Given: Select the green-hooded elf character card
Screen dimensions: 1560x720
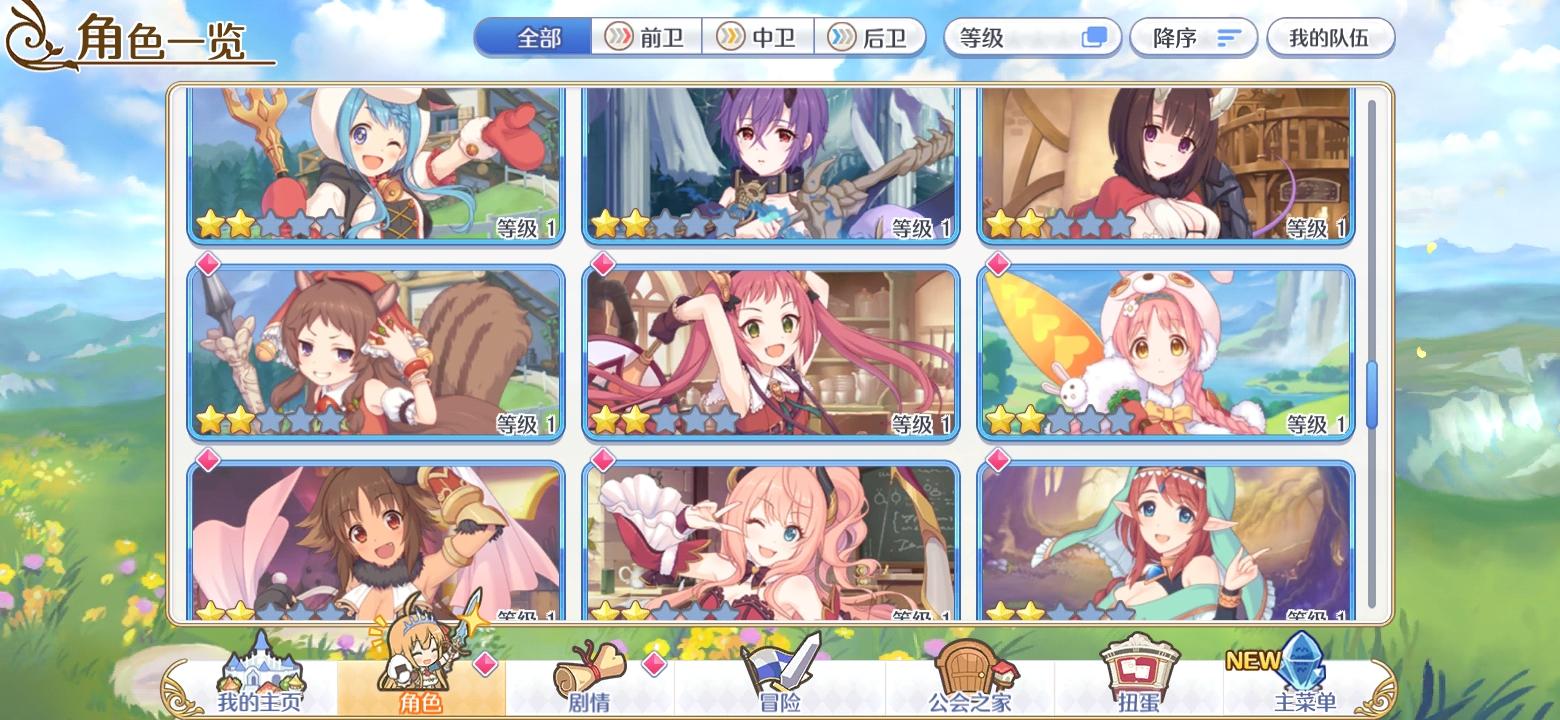Looking at the screenshot, I should click(1167, 540).
